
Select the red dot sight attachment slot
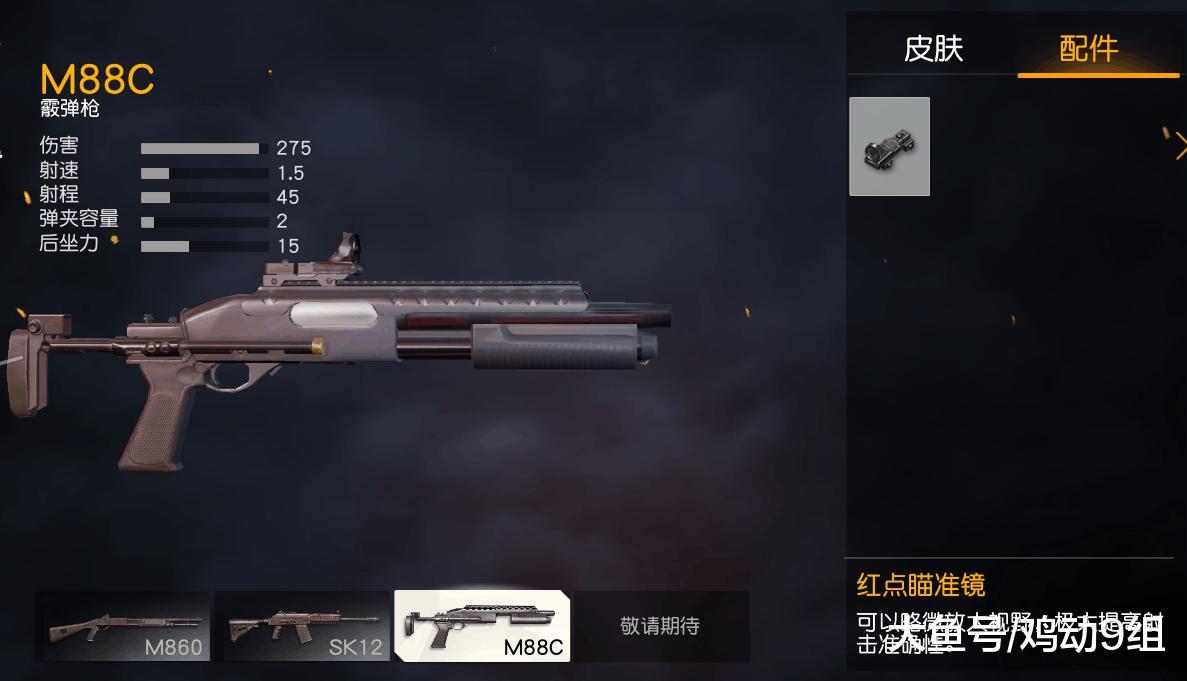(x=889, y=147)
